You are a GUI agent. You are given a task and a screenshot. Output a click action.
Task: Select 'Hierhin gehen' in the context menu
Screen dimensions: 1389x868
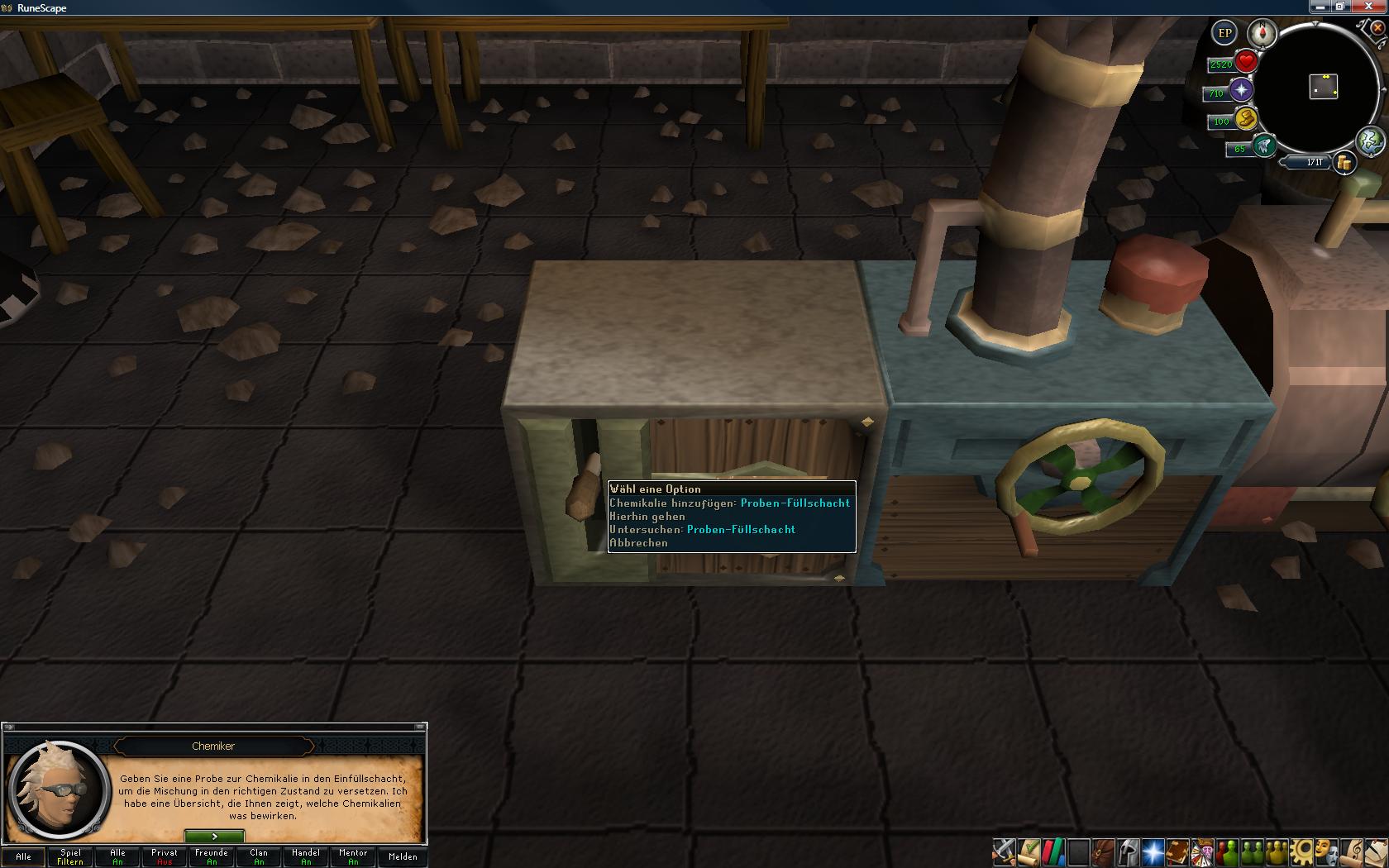pyautogui.click(x=647, y=516)
